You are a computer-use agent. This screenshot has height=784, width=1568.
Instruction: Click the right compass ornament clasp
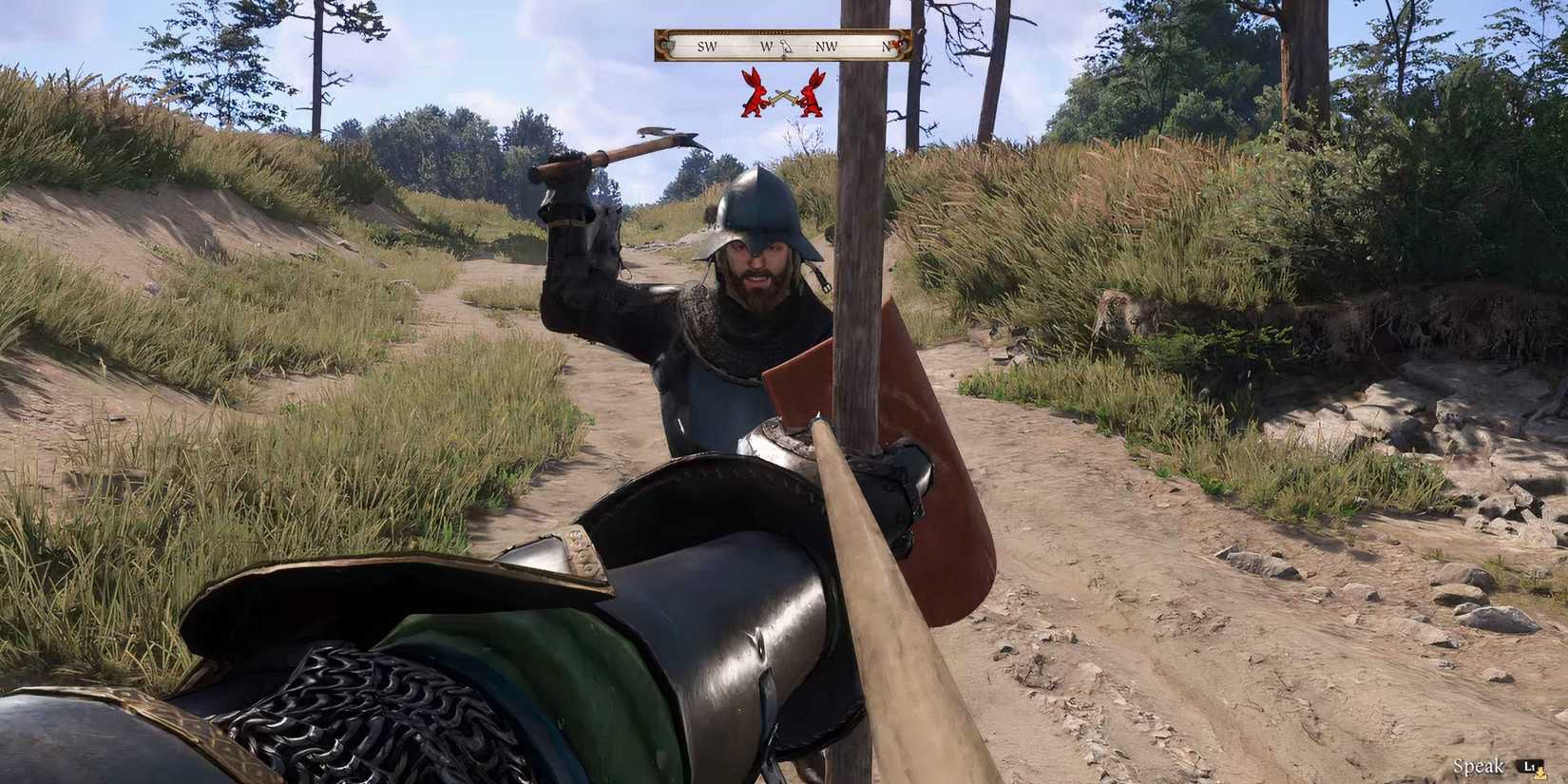(901, 44)
